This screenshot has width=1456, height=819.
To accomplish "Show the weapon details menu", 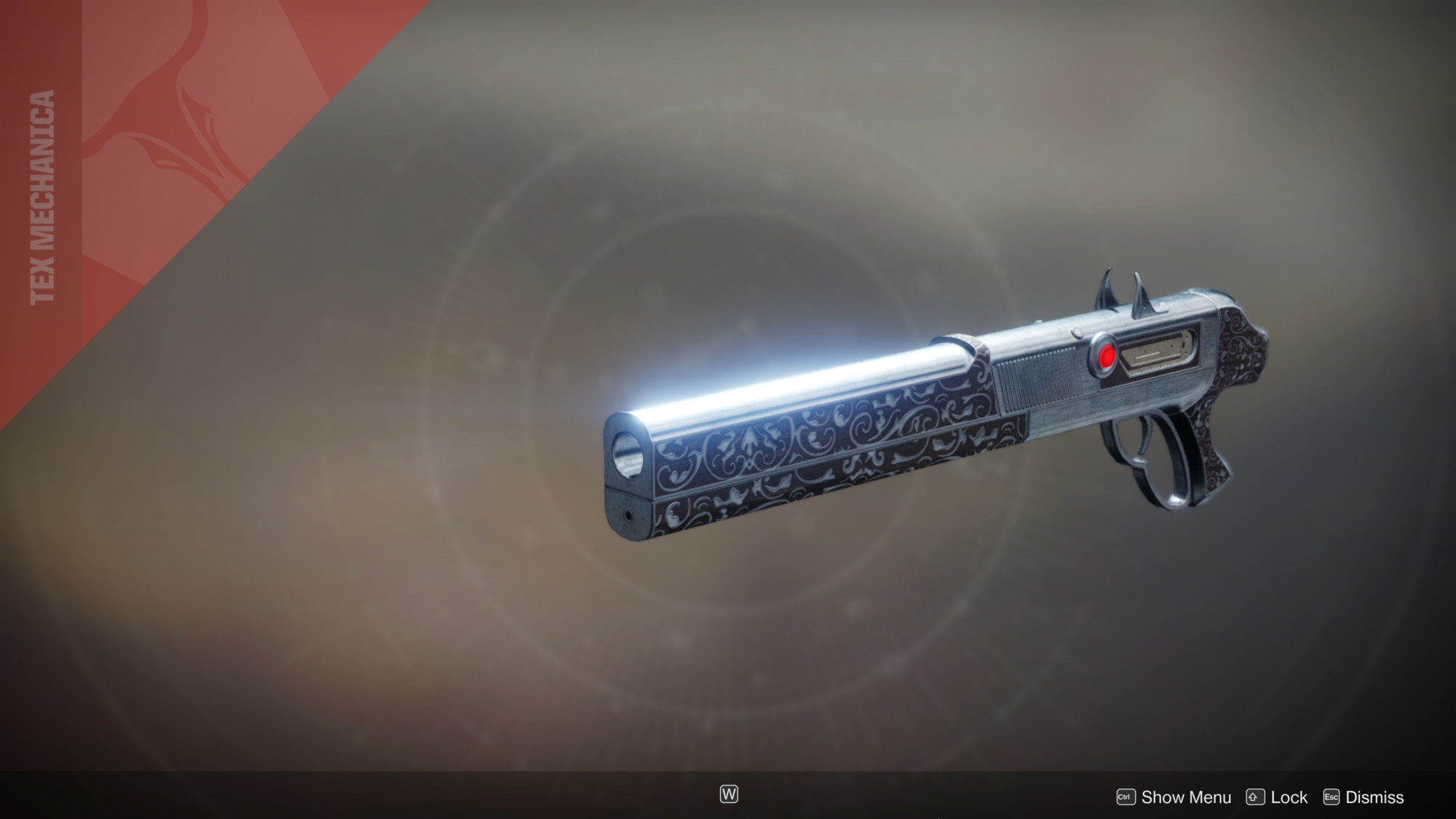I will pyautogui.click(x=1174, y=797).
